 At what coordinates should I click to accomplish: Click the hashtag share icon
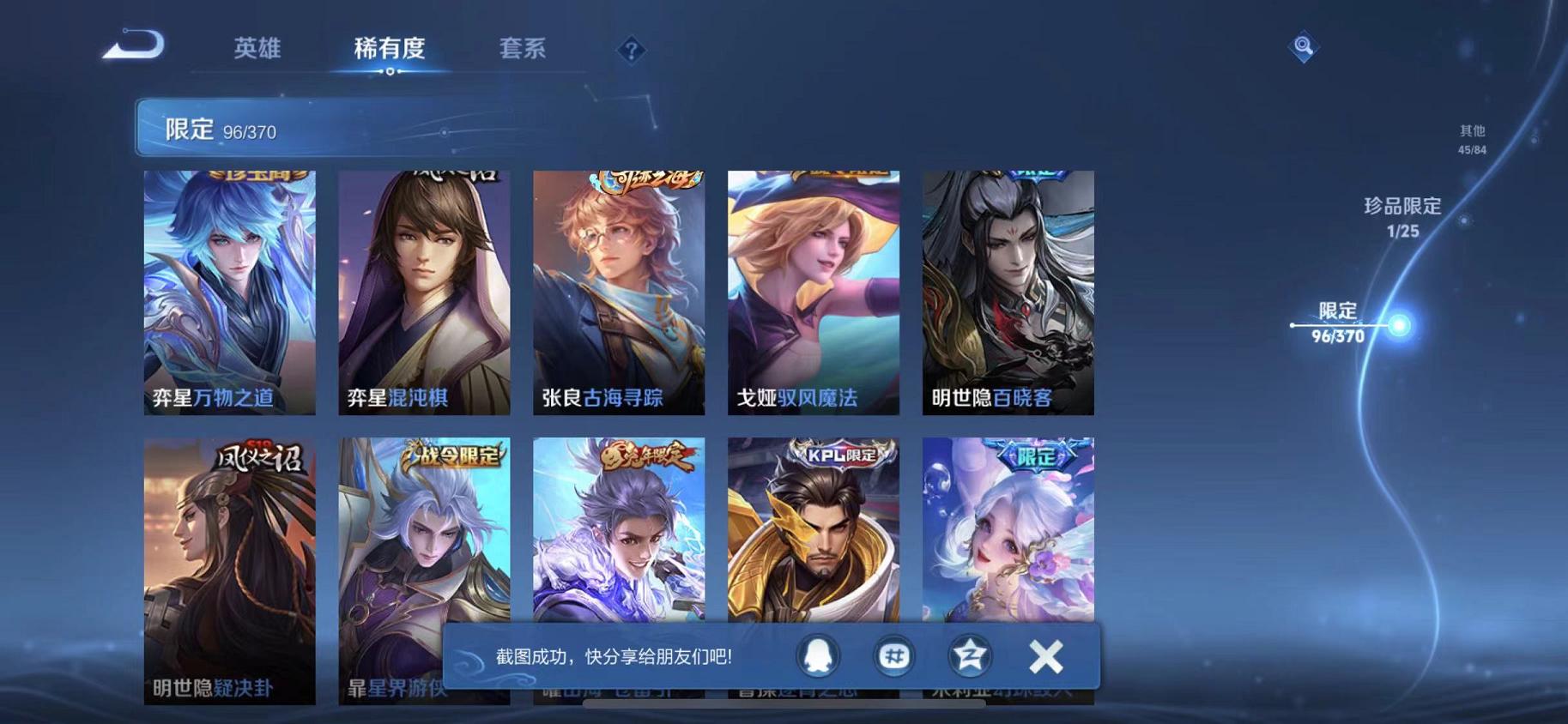coord(894,656)
